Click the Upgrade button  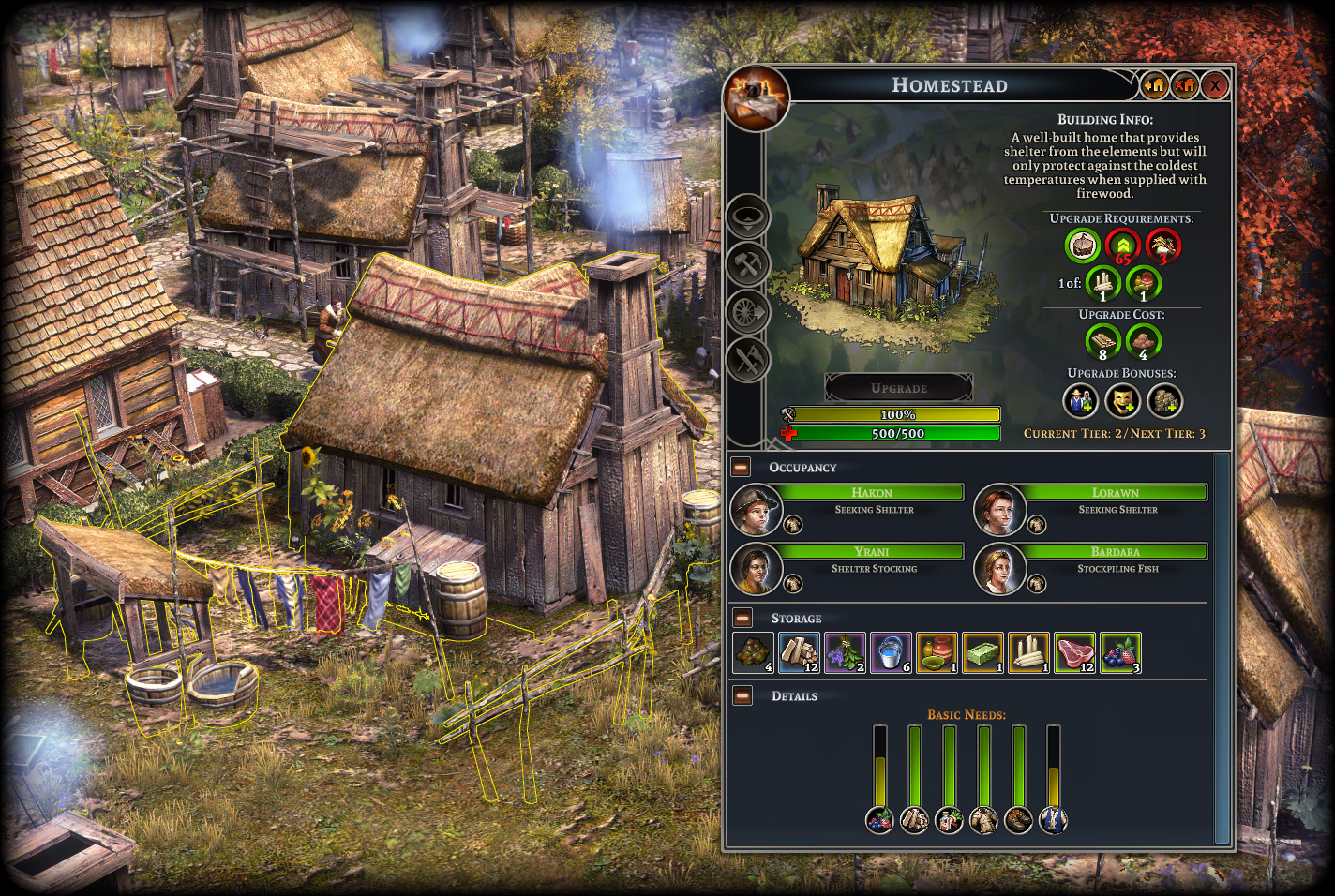898,388
